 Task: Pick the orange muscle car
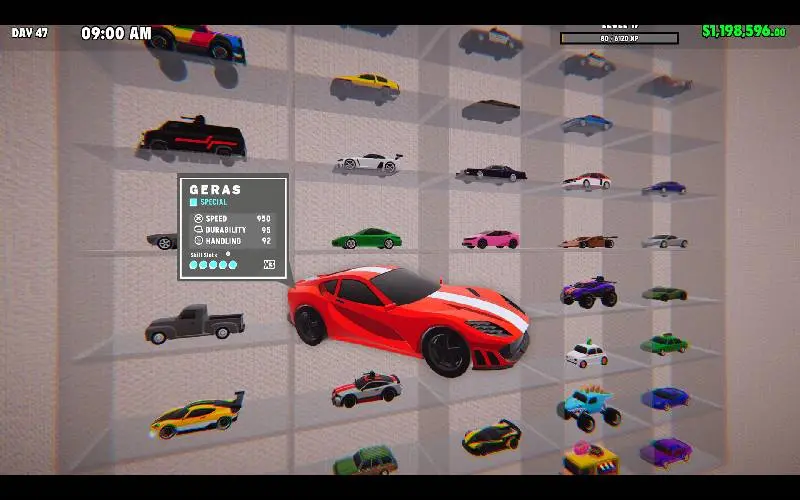588,241
